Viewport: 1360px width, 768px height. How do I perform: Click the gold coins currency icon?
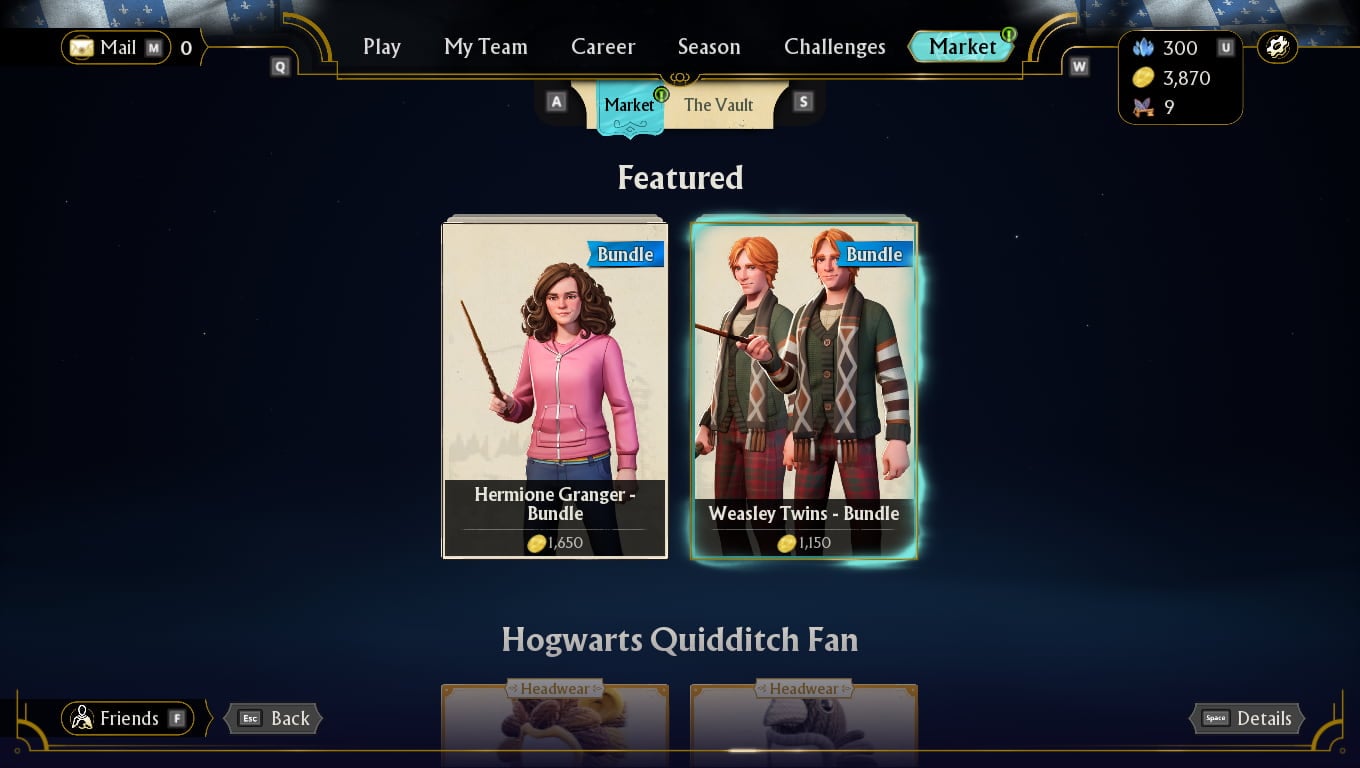pos(1142,77)
